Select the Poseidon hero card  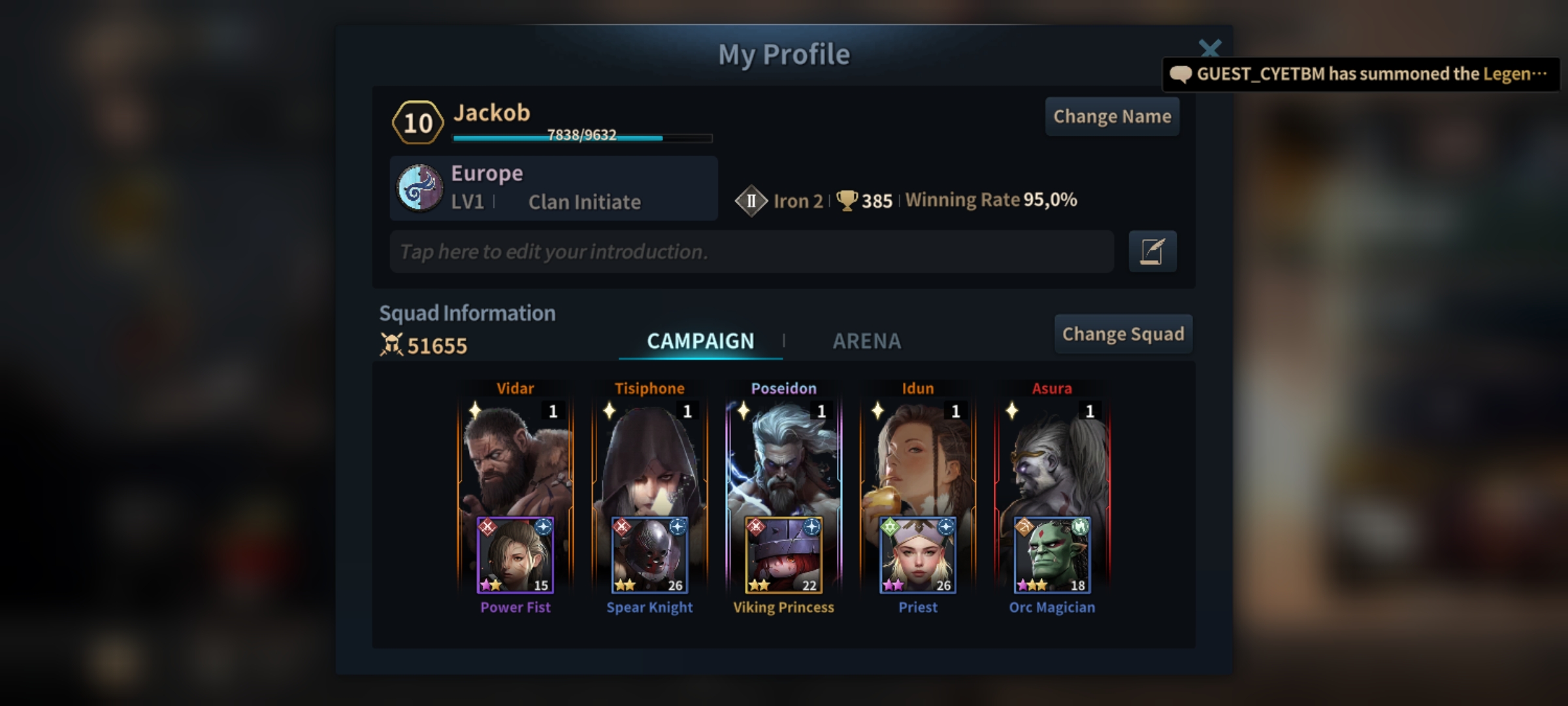pos(783,458)
